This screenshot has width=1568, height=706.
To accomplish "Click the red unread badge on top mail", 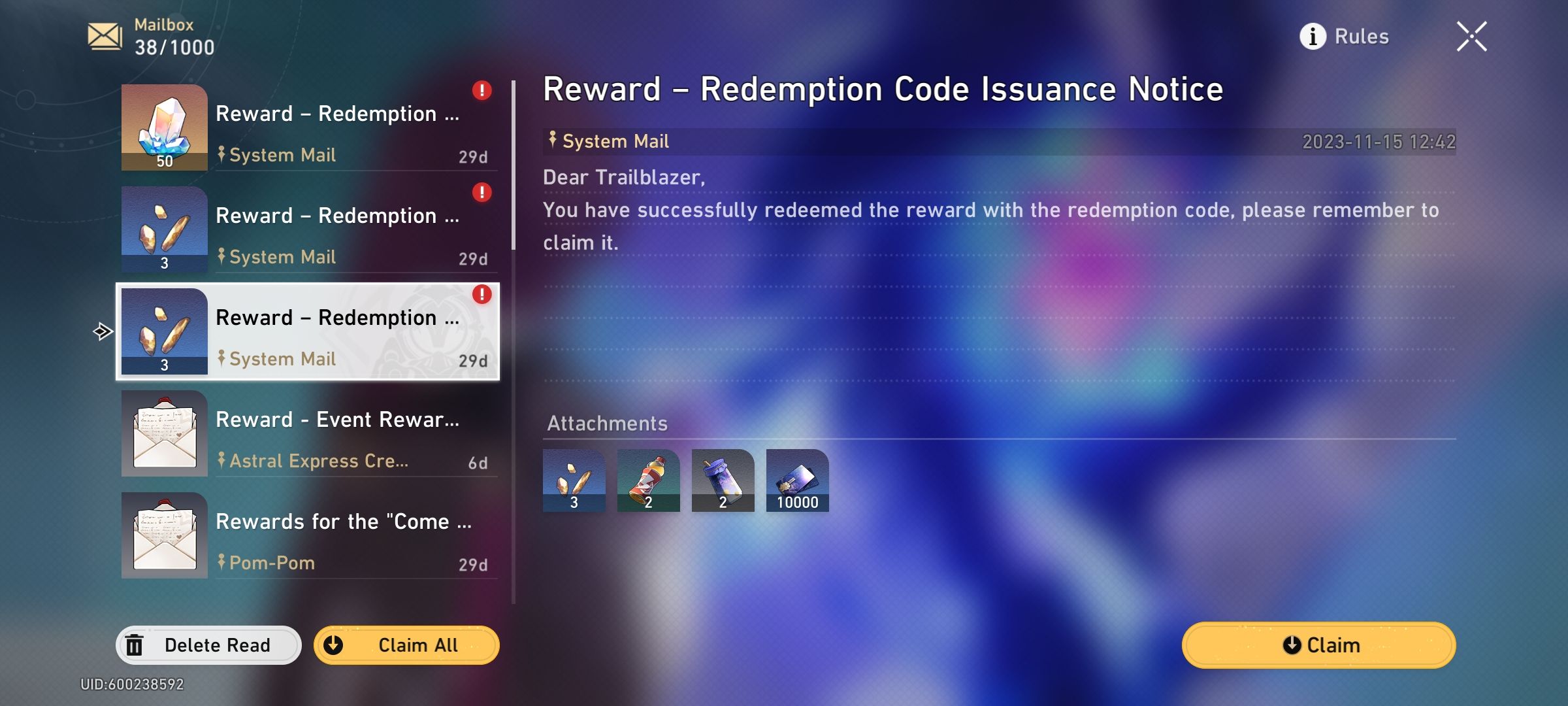I will (482, 92).
